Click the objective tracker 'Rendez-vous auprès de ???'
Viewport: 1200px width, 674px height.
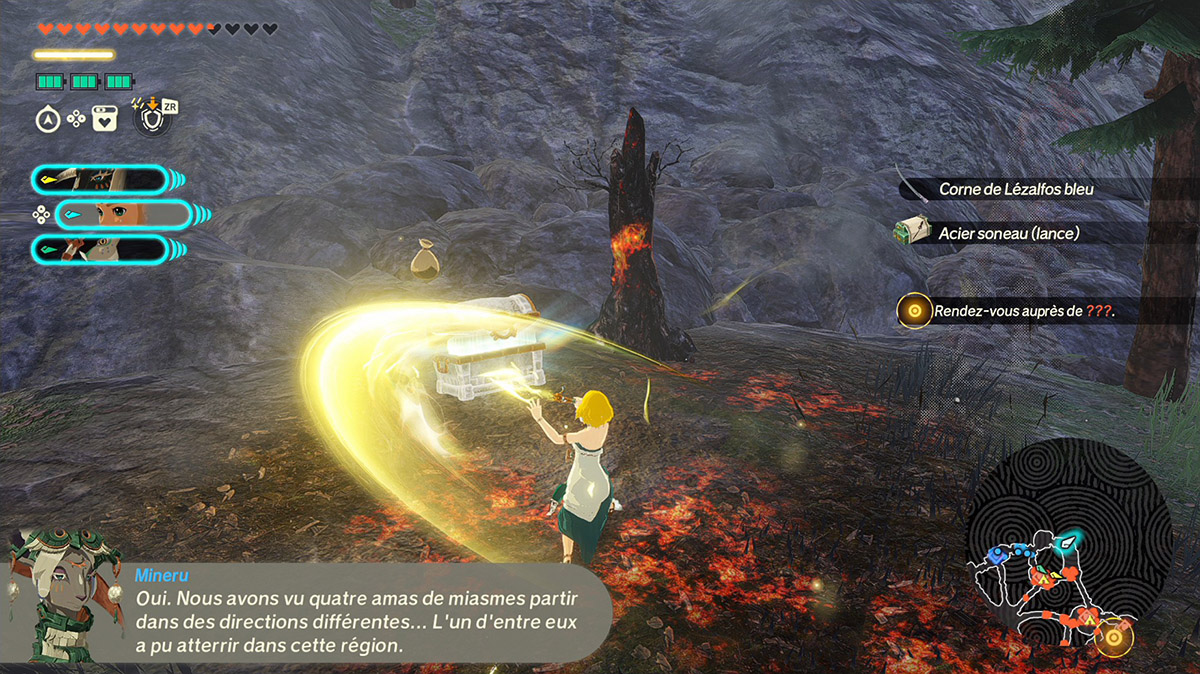pyautogui.click(x=1023, y=311)
